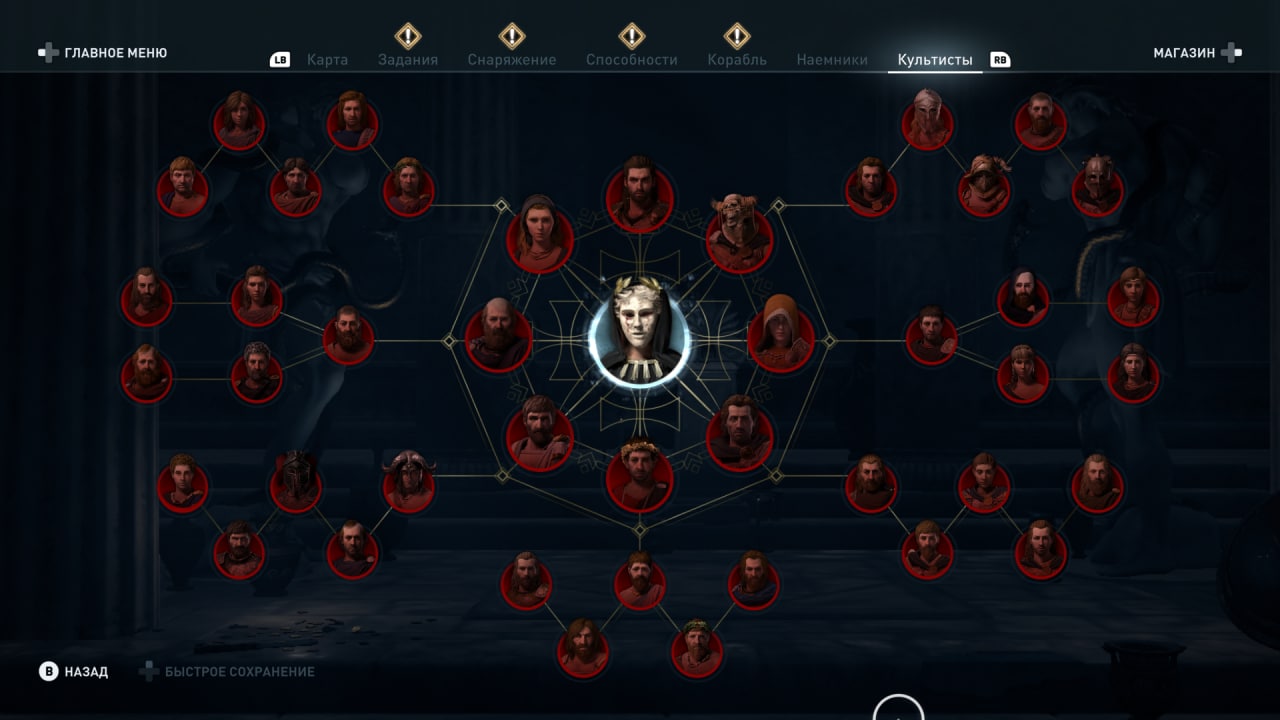The height and width of the screenshot is (720, 1280).
Task: Open the Задания tab
Action: click(x=408, y=60)
